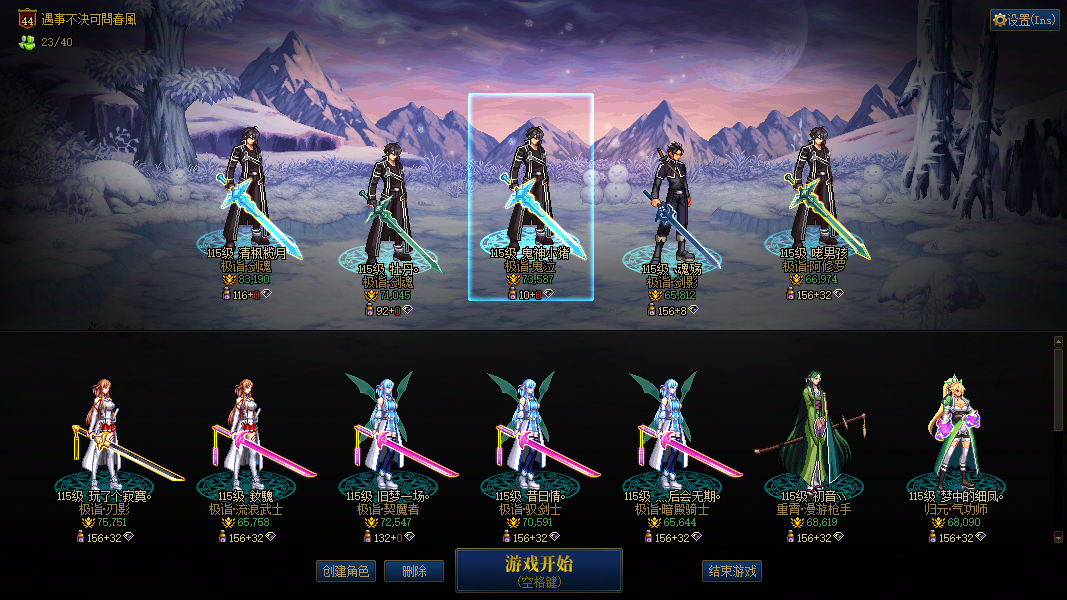Open 设置 settings in the top corner
This screenshot has width=1067, height=600.
coord(1025,20)
